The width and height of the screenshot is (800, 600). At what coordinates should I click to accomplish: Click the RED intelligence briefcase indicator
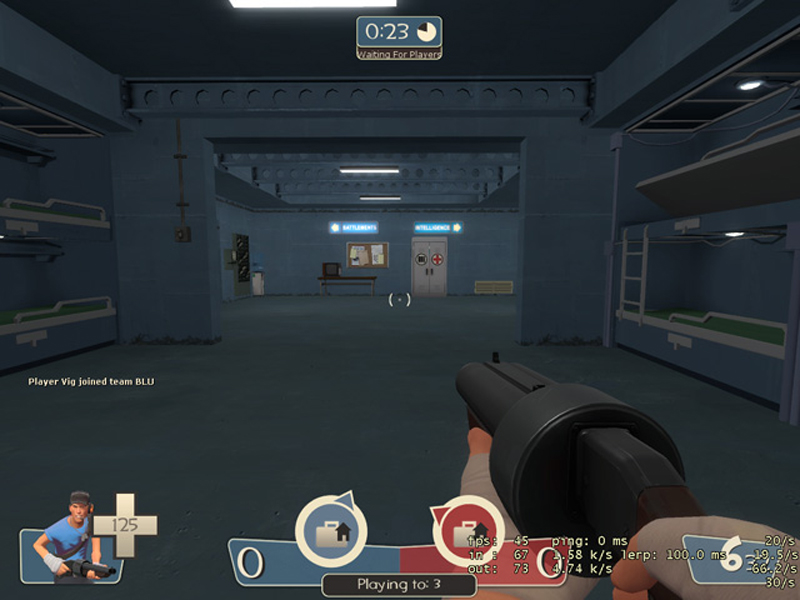[468, 532]
